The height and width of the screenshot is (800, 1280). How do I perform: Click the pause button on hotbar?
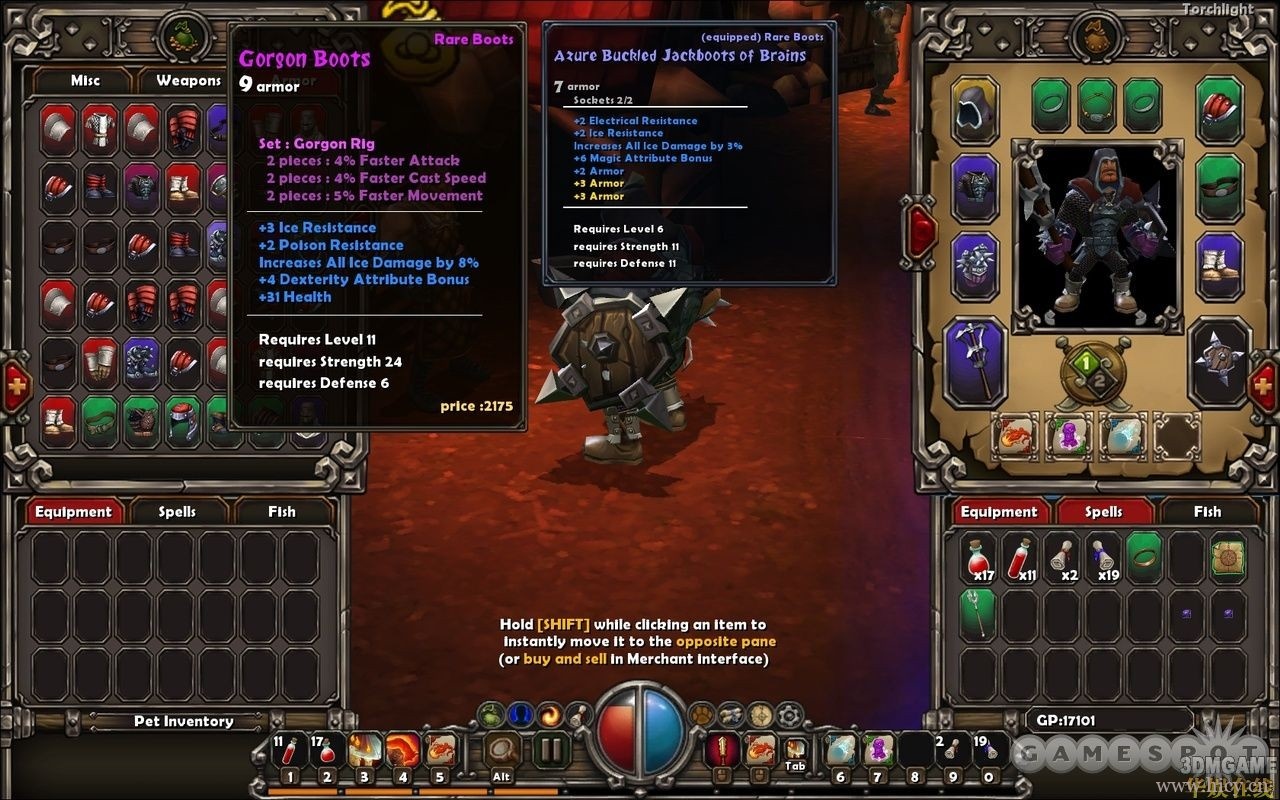549,750
